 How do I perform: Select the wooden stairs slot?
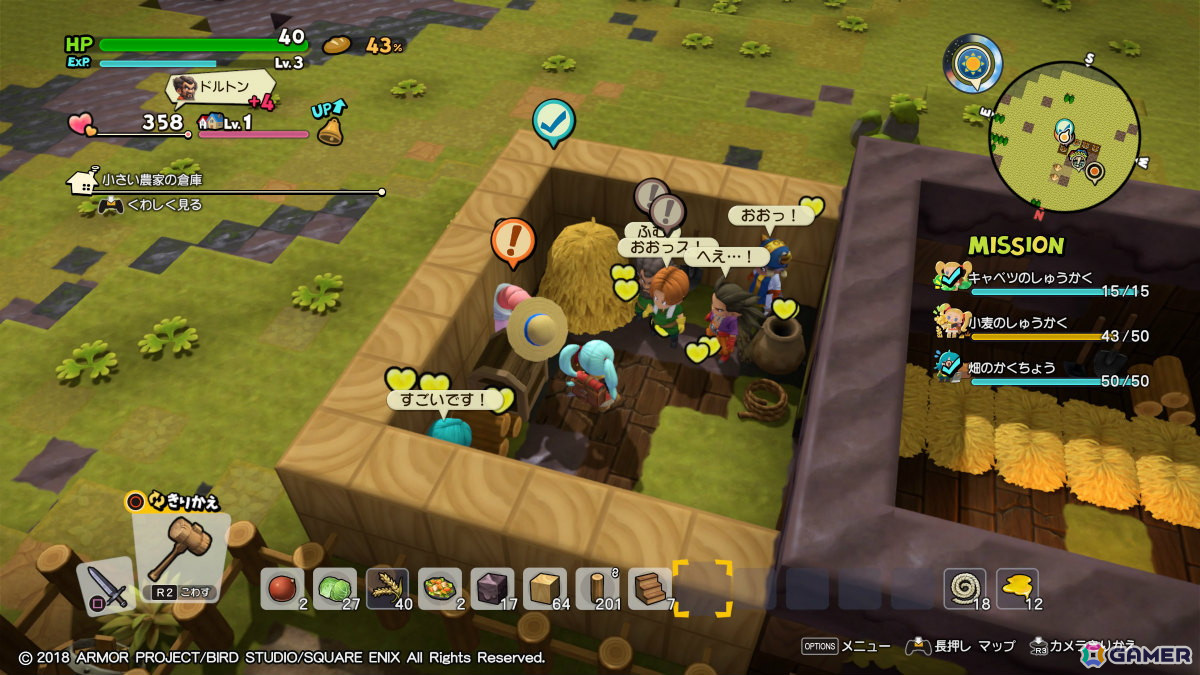pos(649,588)
